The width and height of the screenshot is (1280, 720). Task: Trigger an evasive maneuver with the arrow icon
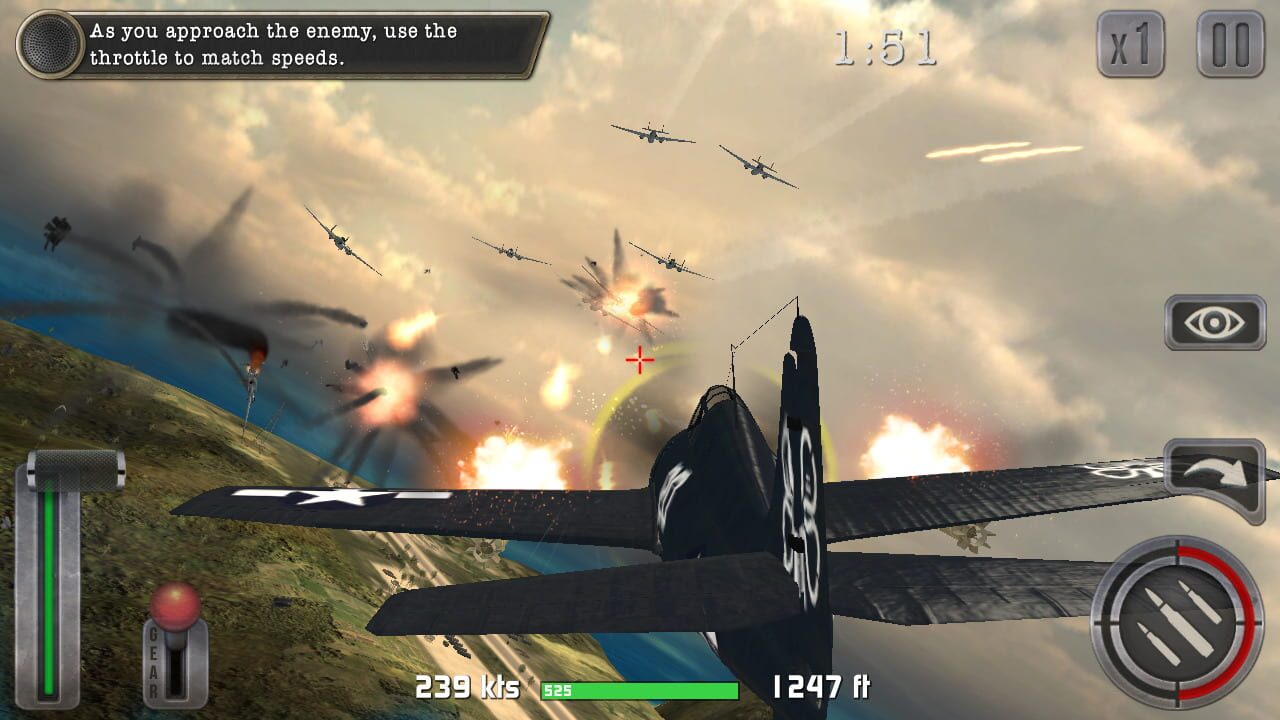1213,470
